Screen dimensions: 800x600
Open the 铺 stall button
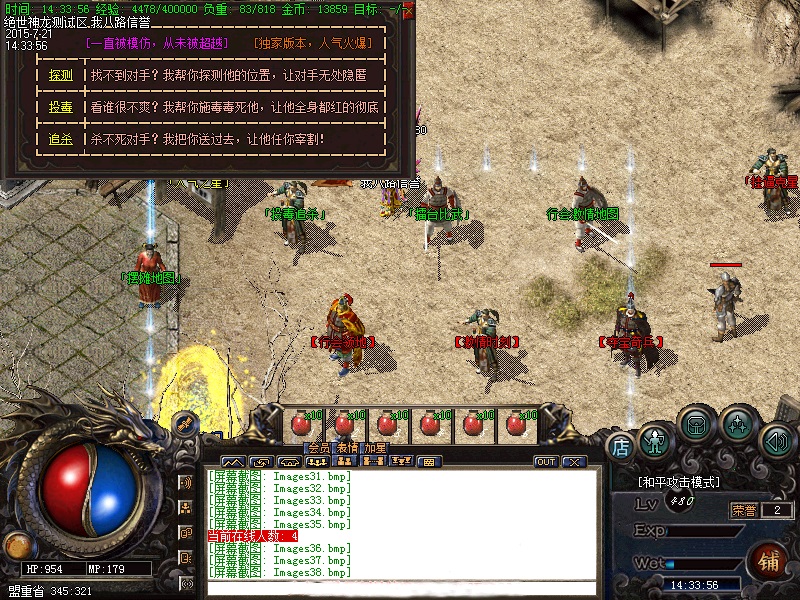pos(768,558)
